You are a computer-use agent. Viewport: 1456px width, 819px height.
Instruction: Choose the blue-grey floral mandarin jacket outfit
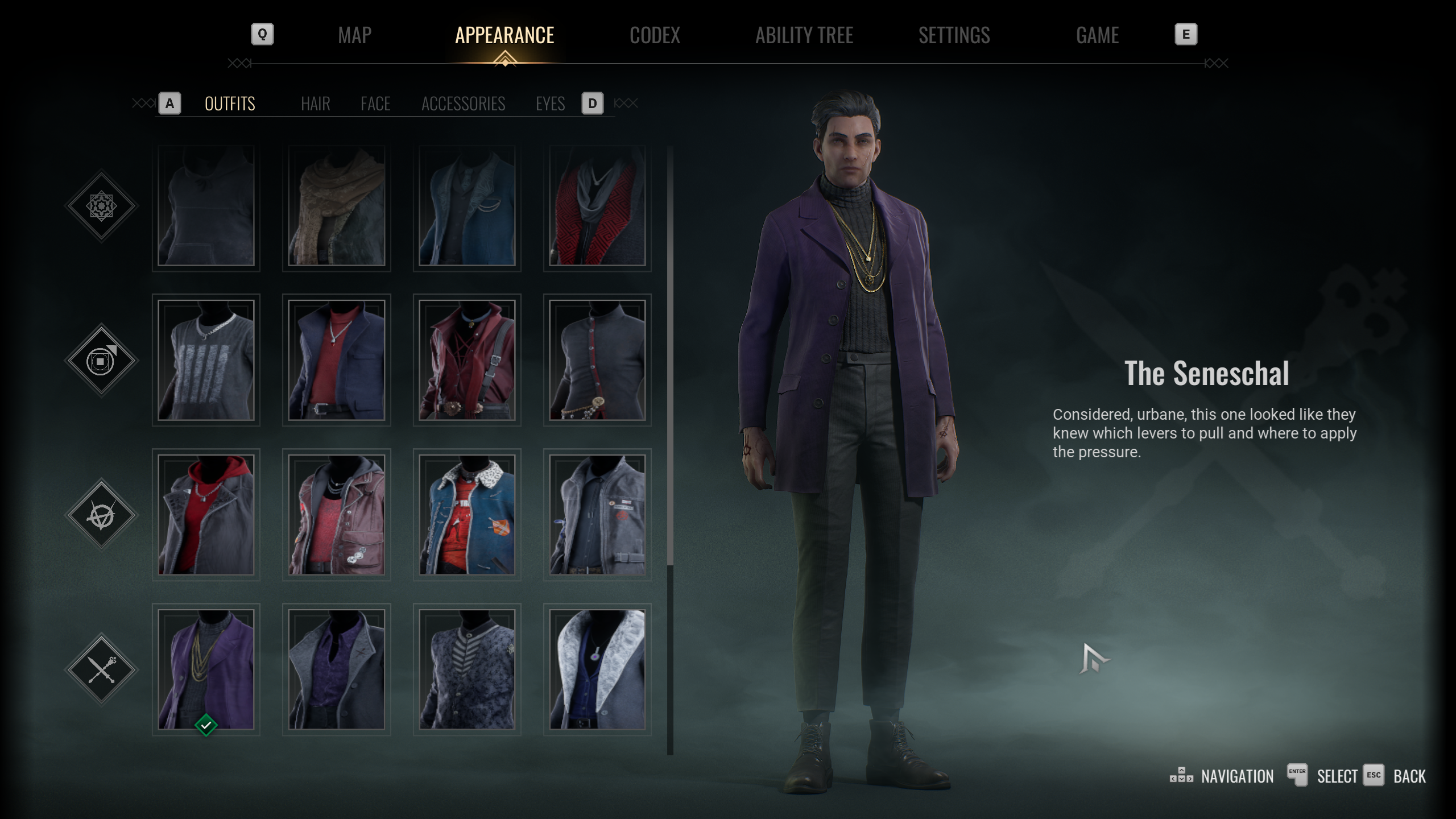(467, 669)
